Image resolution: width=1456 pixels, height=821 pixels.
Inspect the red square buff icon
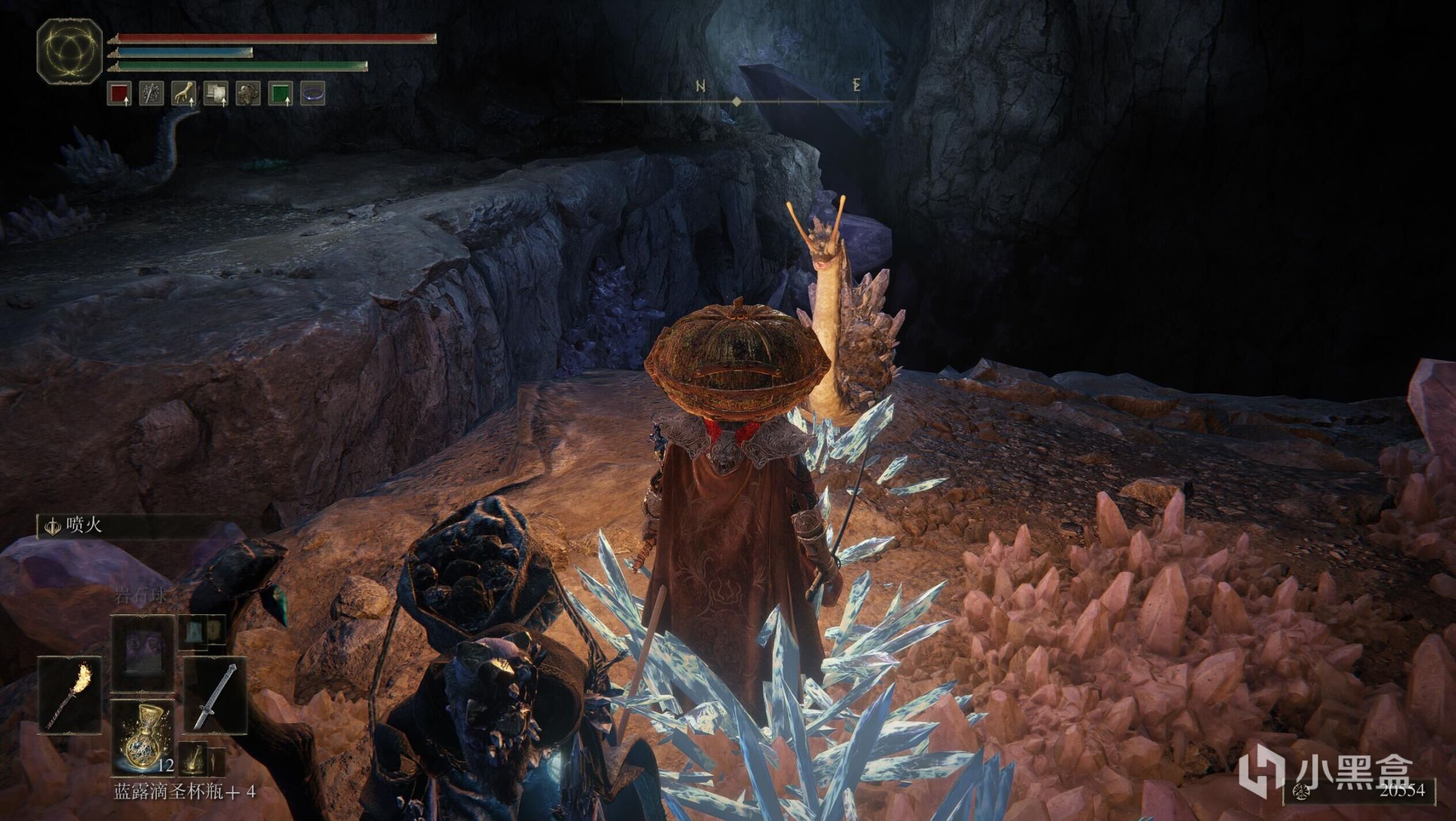(x=120, y=93)
